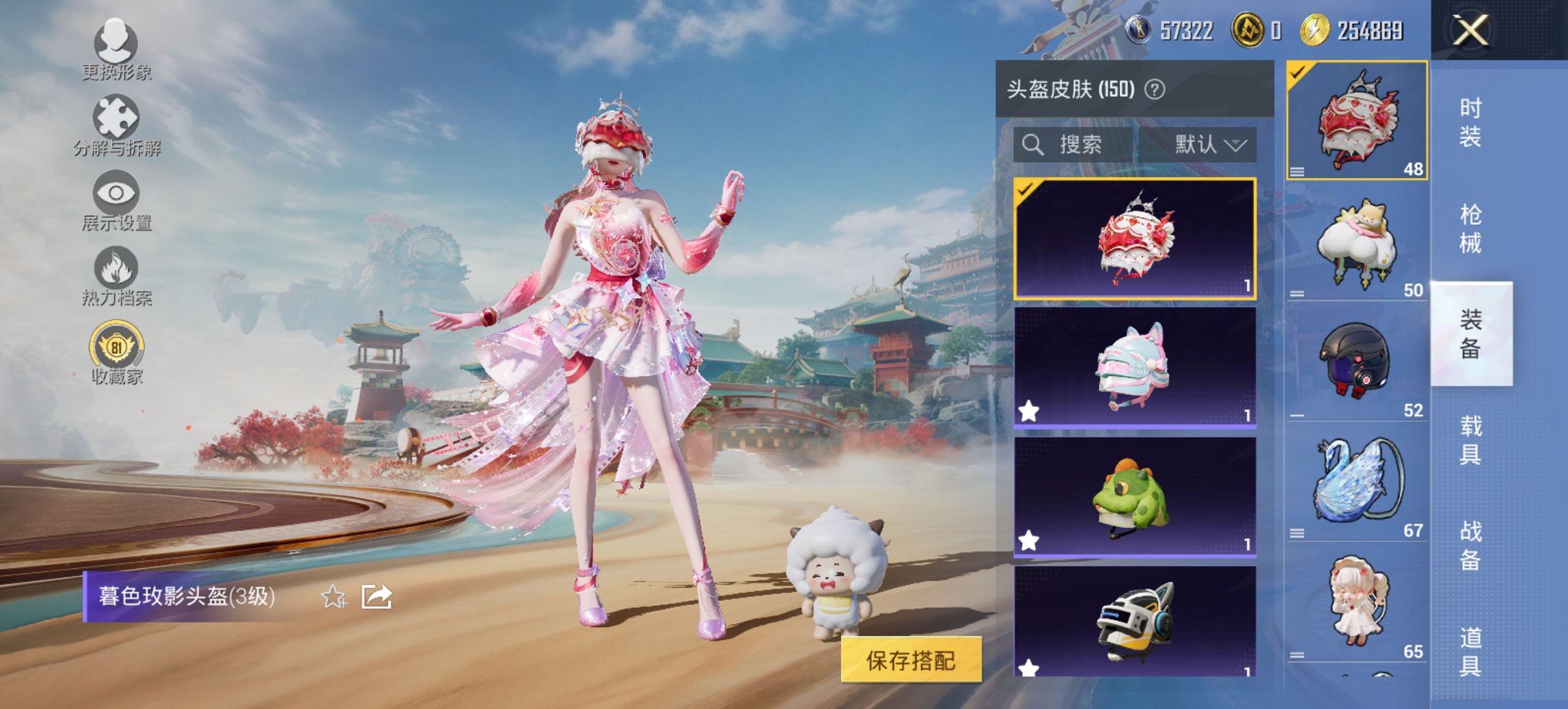Image resolution: width=1568 pixels, height=709 pixels.
Task: Click the 搜索 search input field
Action: click(x=1086, y=145)
